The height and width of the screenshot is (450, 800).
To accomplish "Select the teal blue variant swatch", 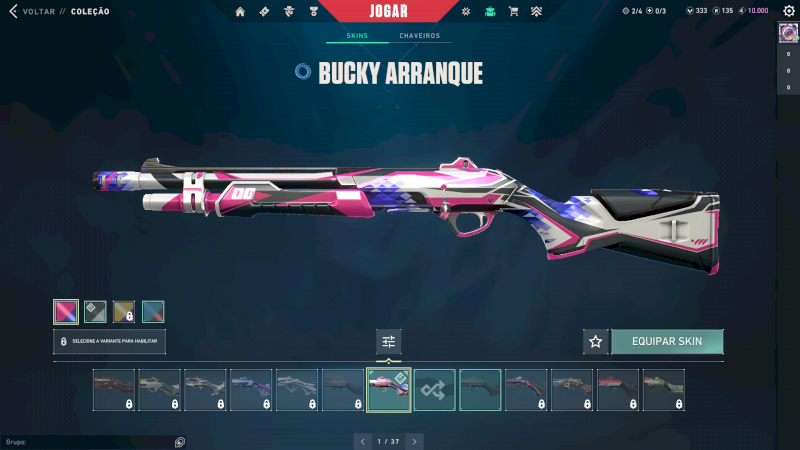I will (153, 312).
